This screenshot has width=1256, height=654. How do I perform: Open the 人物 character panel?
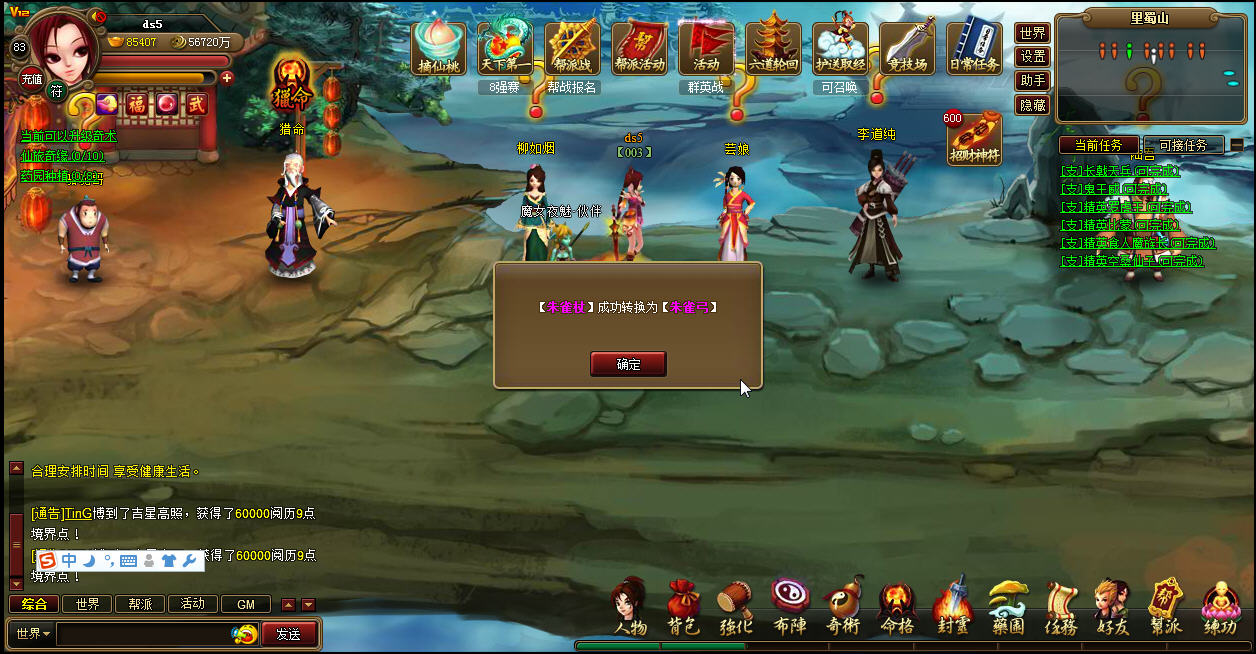point(630,607)
